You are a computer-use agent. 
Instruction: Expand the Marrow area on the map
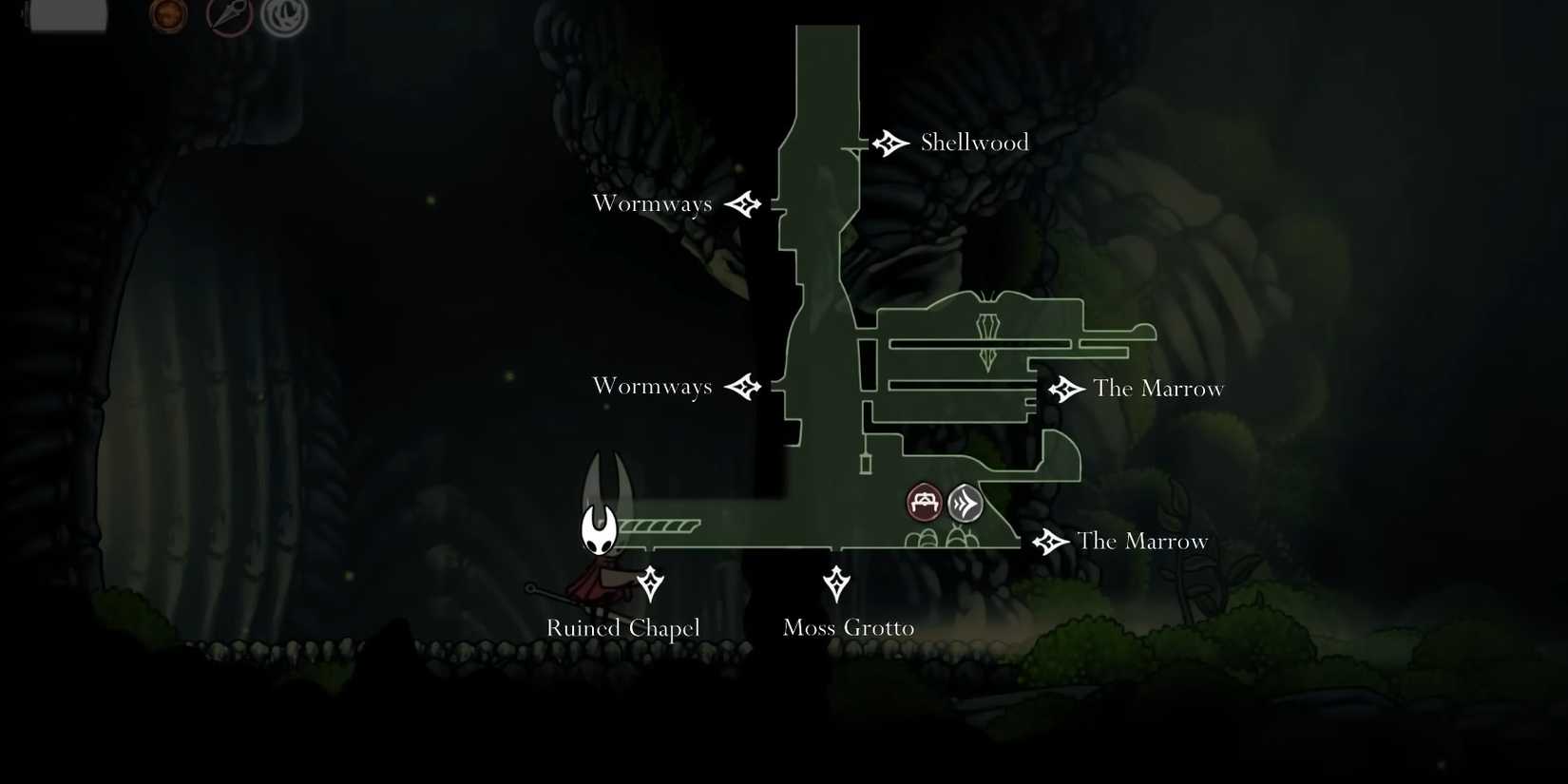(1158, 388)
